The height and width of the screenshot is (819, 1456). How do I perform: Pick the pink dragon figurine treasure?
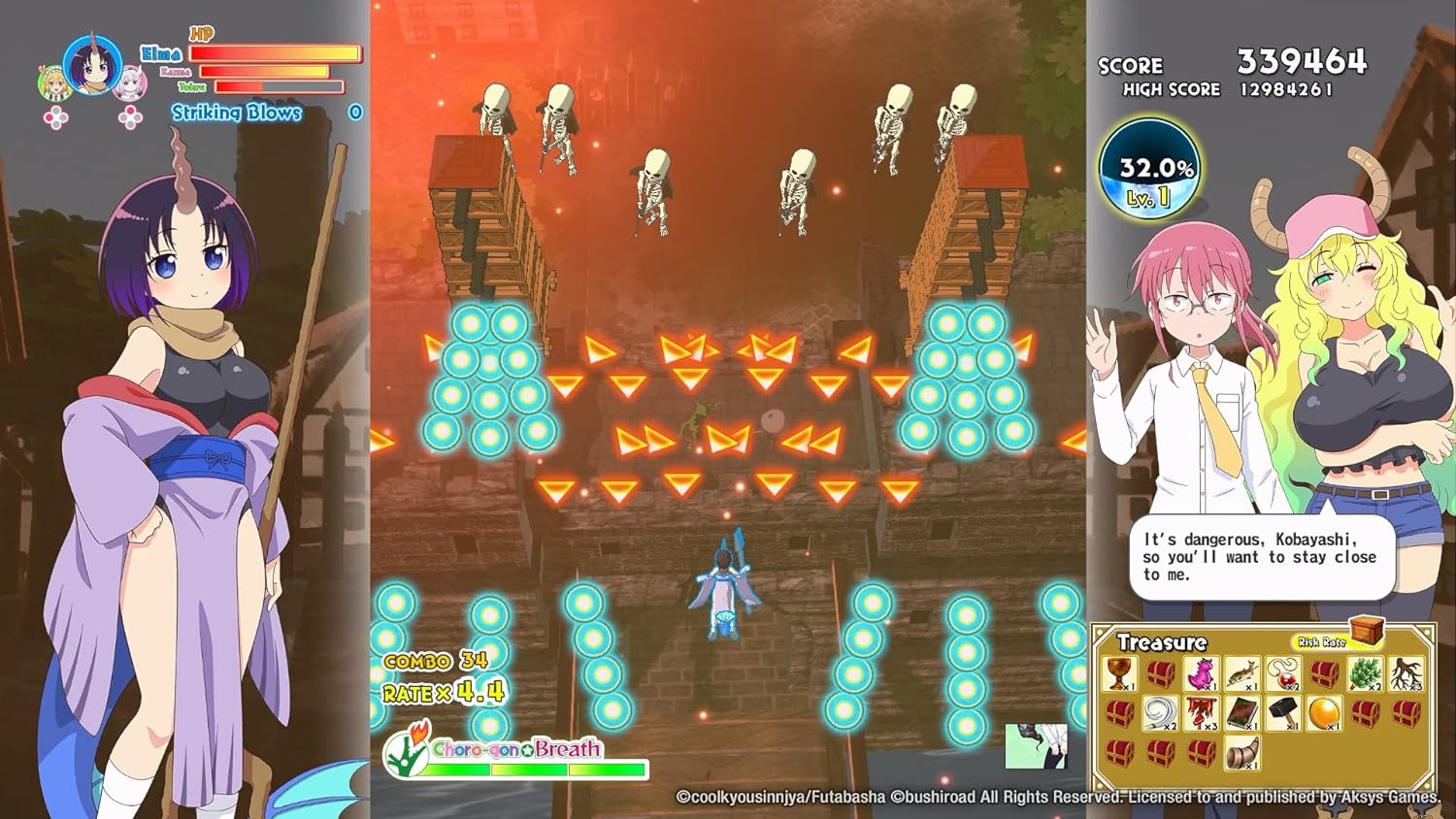click(1202, 672)
